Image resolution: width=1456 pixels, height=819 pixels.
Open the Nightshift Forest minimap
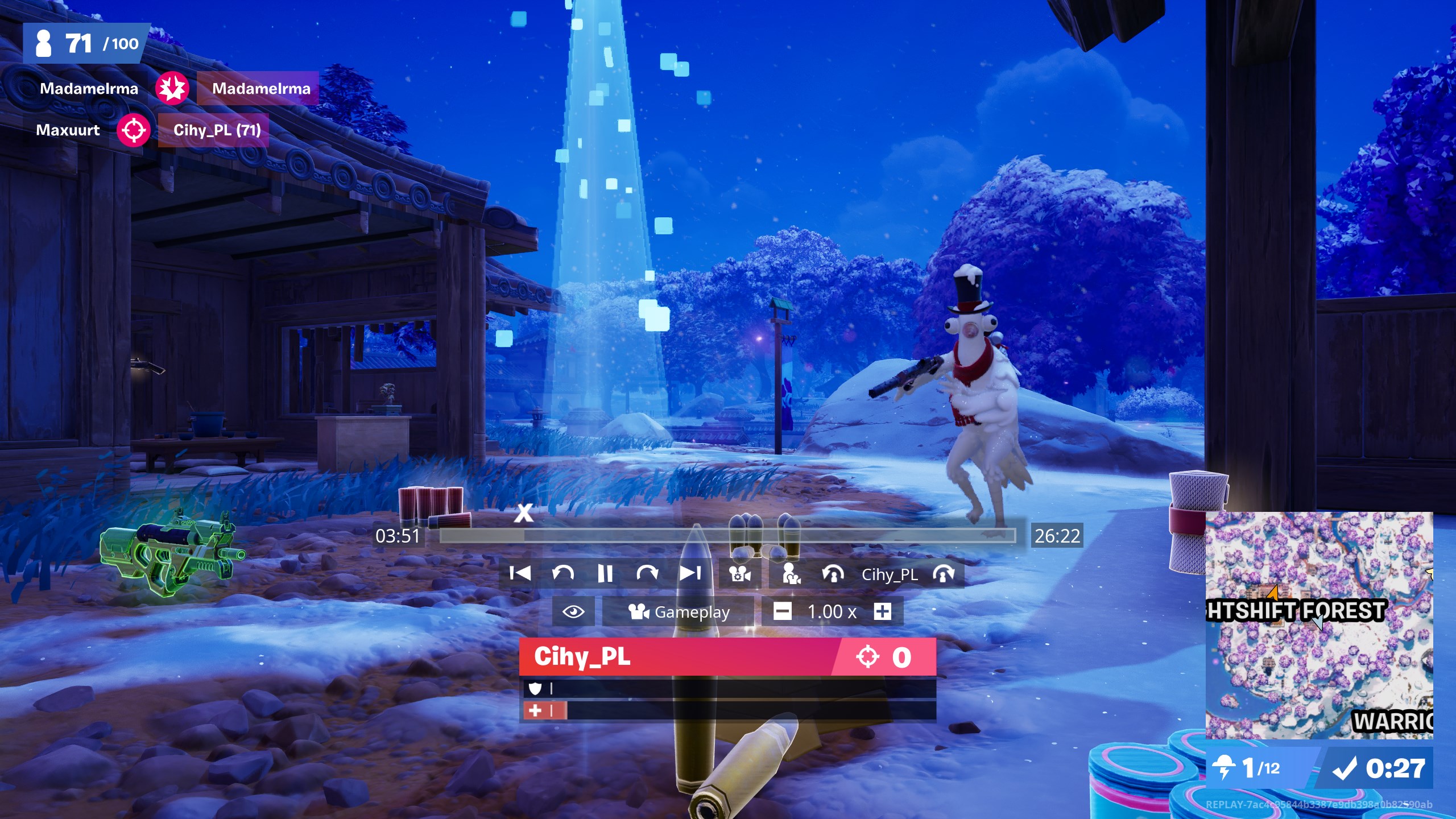[x=1318, y=624]
